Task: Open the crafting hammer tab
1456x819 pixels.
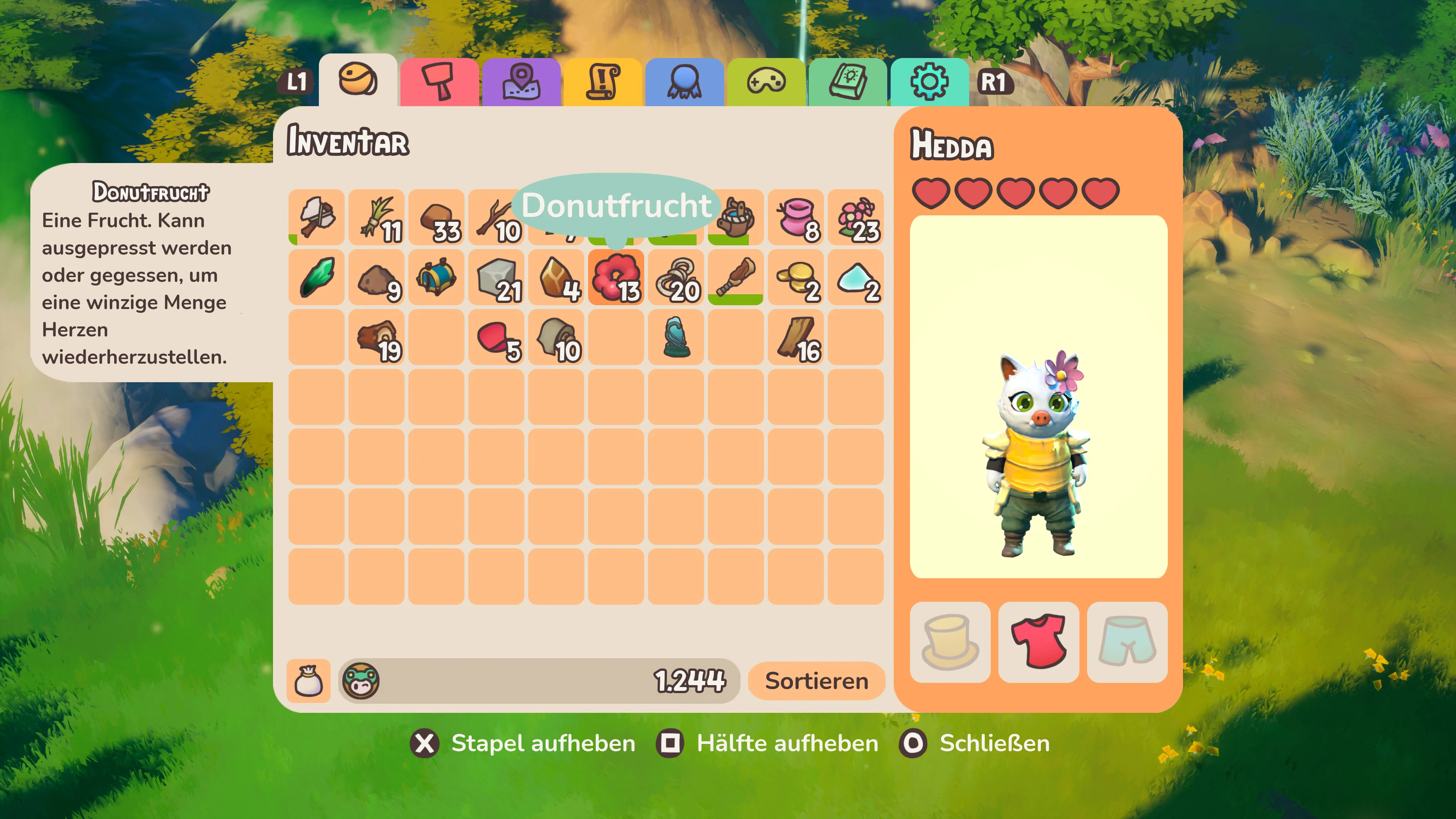Action: [439, 83]
